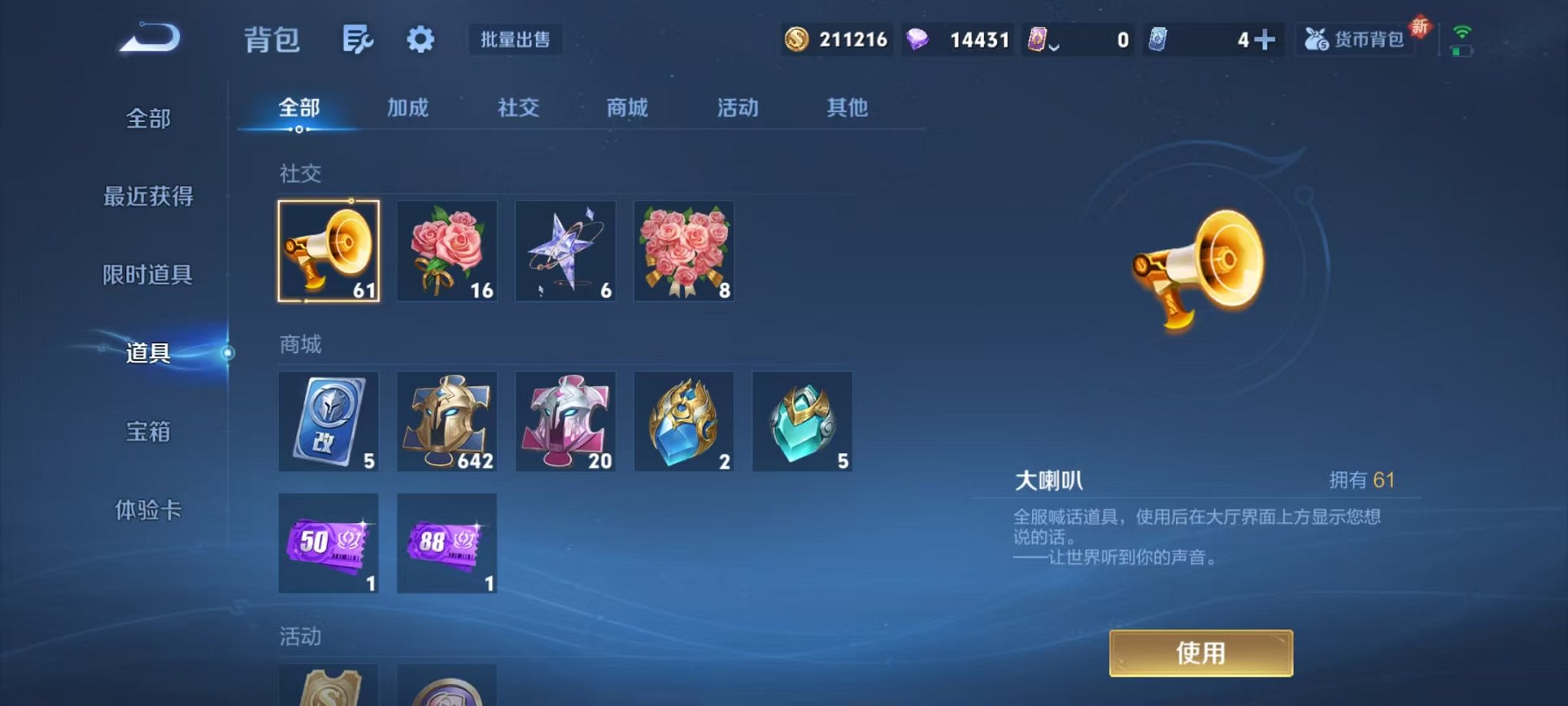This screenshot has height=706, width=1568.
Task: Open the 货币背包 currency bag
Action: [x=1355, y=38]
